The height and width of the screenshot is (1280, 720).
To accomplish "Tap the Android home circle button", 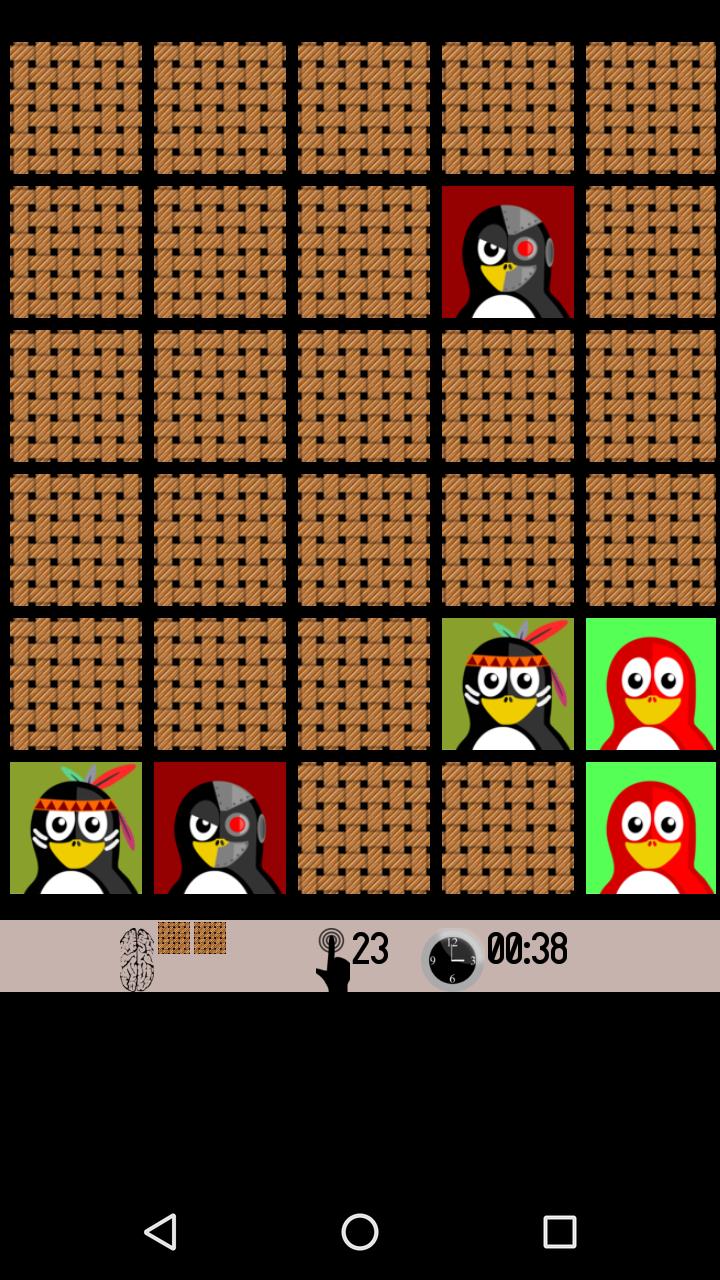I will pyautogui.click(x=360, y=1232).
